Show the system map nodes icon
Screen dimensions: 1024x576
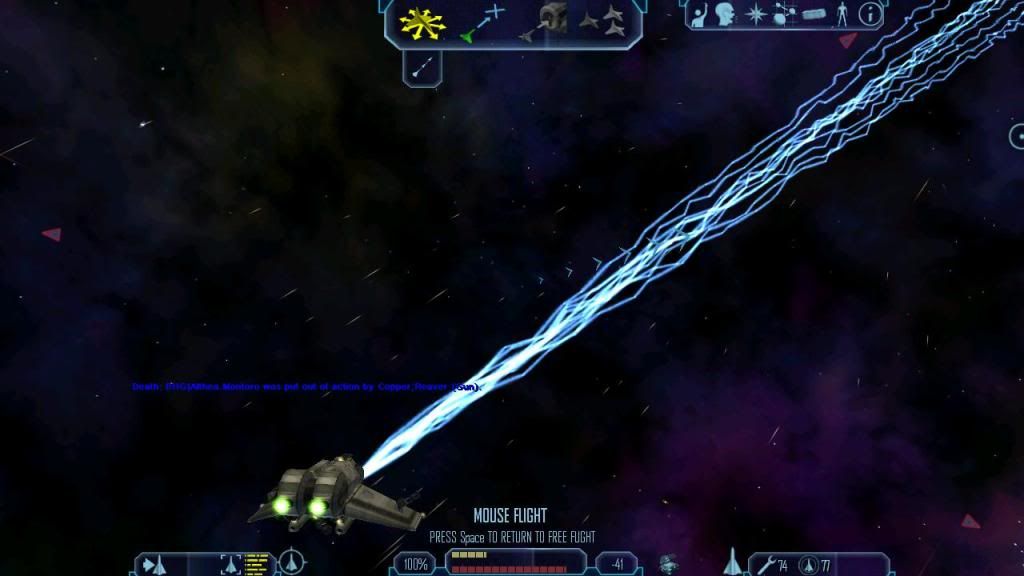click(784, 16)
